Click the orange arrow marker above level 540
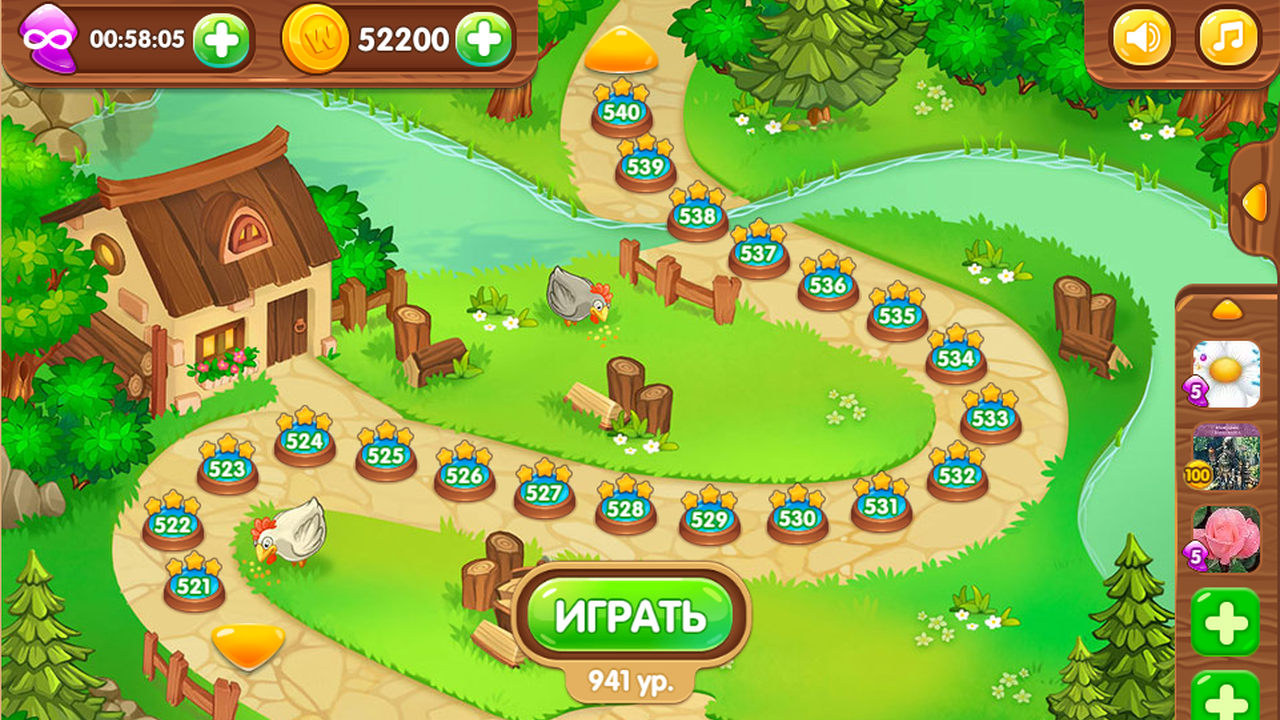Screen dimensions: 1280x720 620,50
